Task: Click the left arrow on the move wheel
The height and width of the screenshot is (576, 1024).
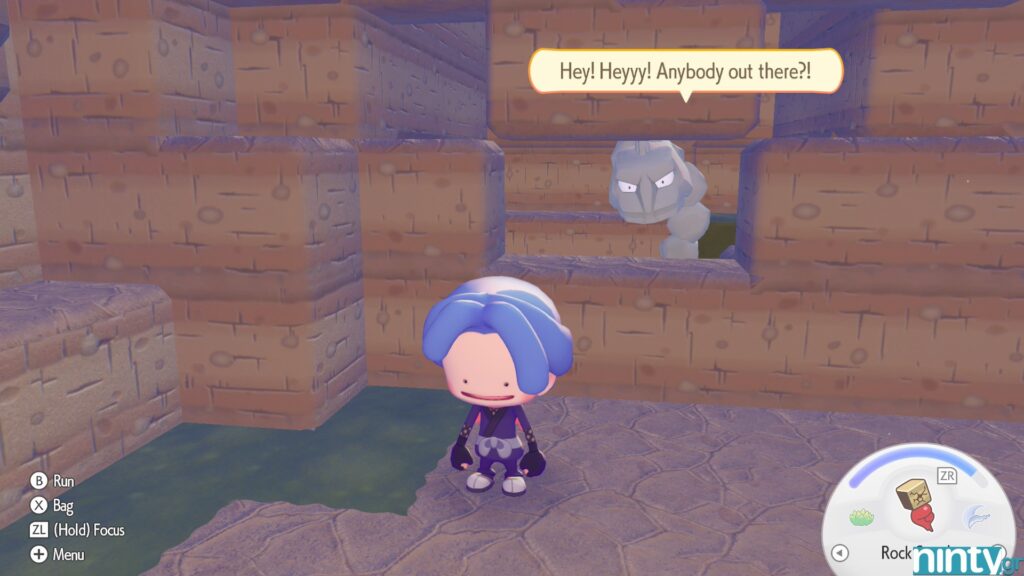Action: pyautogui.click(x=841, y=552)
